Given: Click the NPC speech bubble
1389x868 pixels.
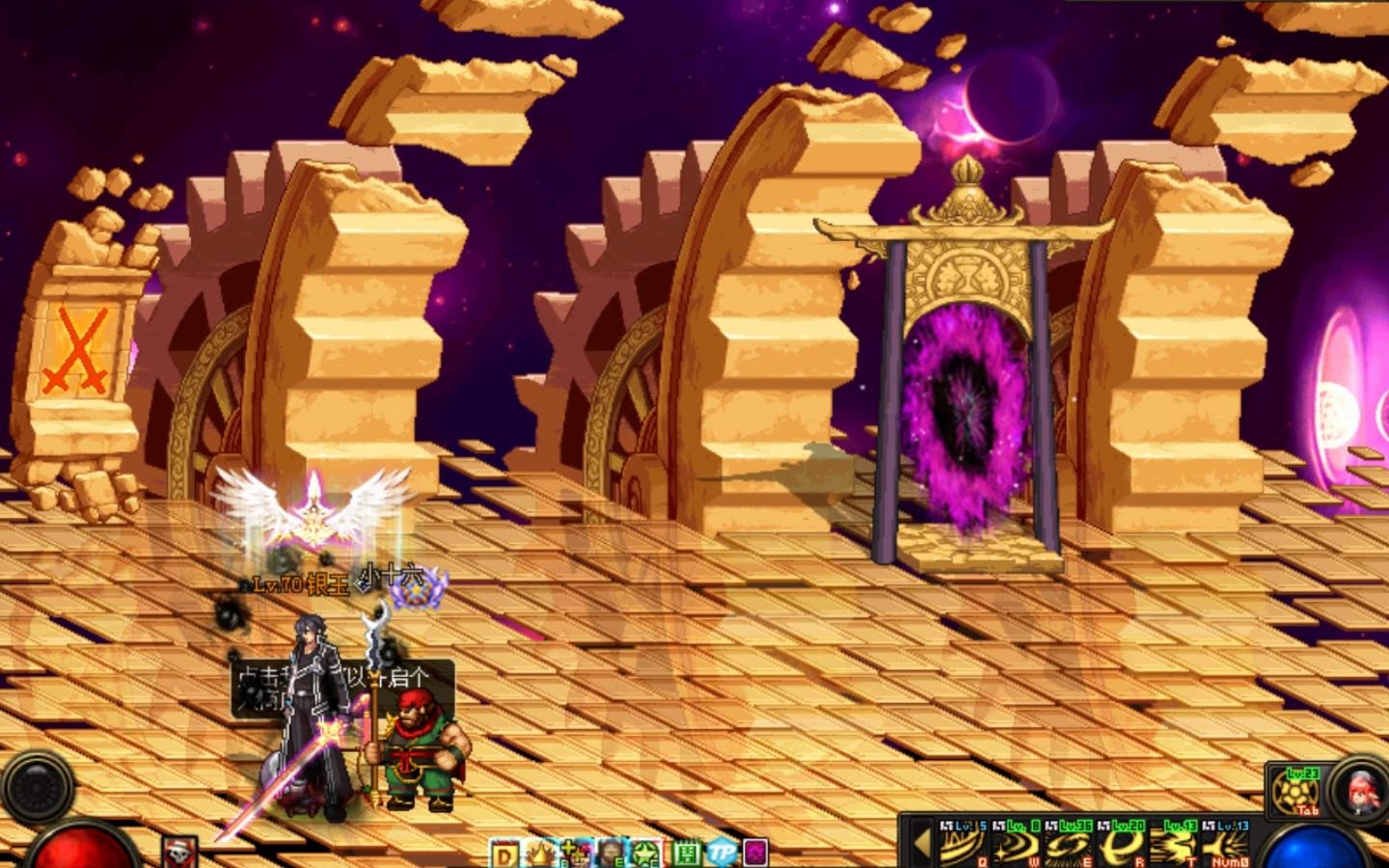Looking at the screenshot, I should point(342,688).
